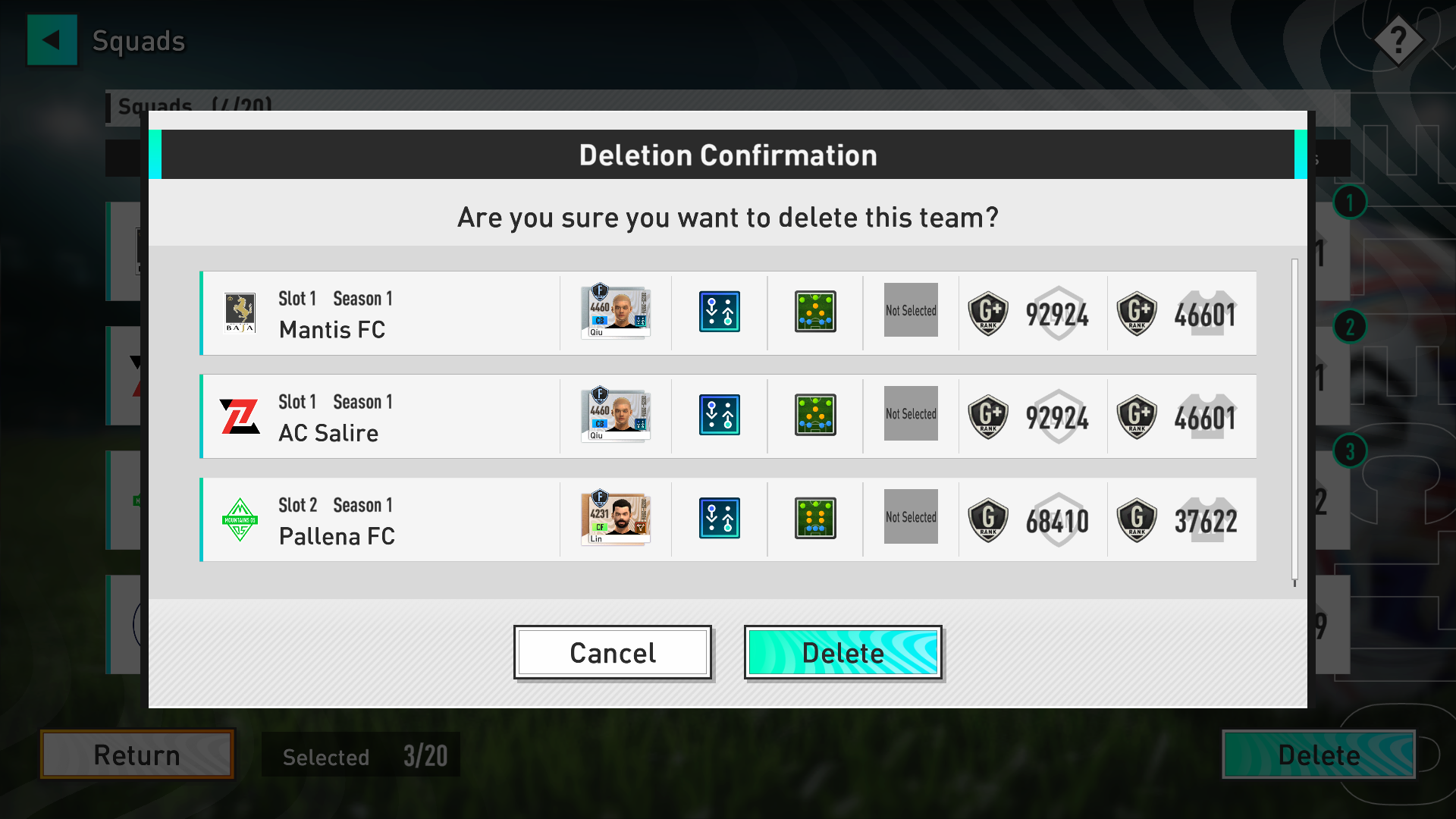1456x819 pixels.
Task: Click the G+ Rank shield beside 92924
Action: pos(988,312)
